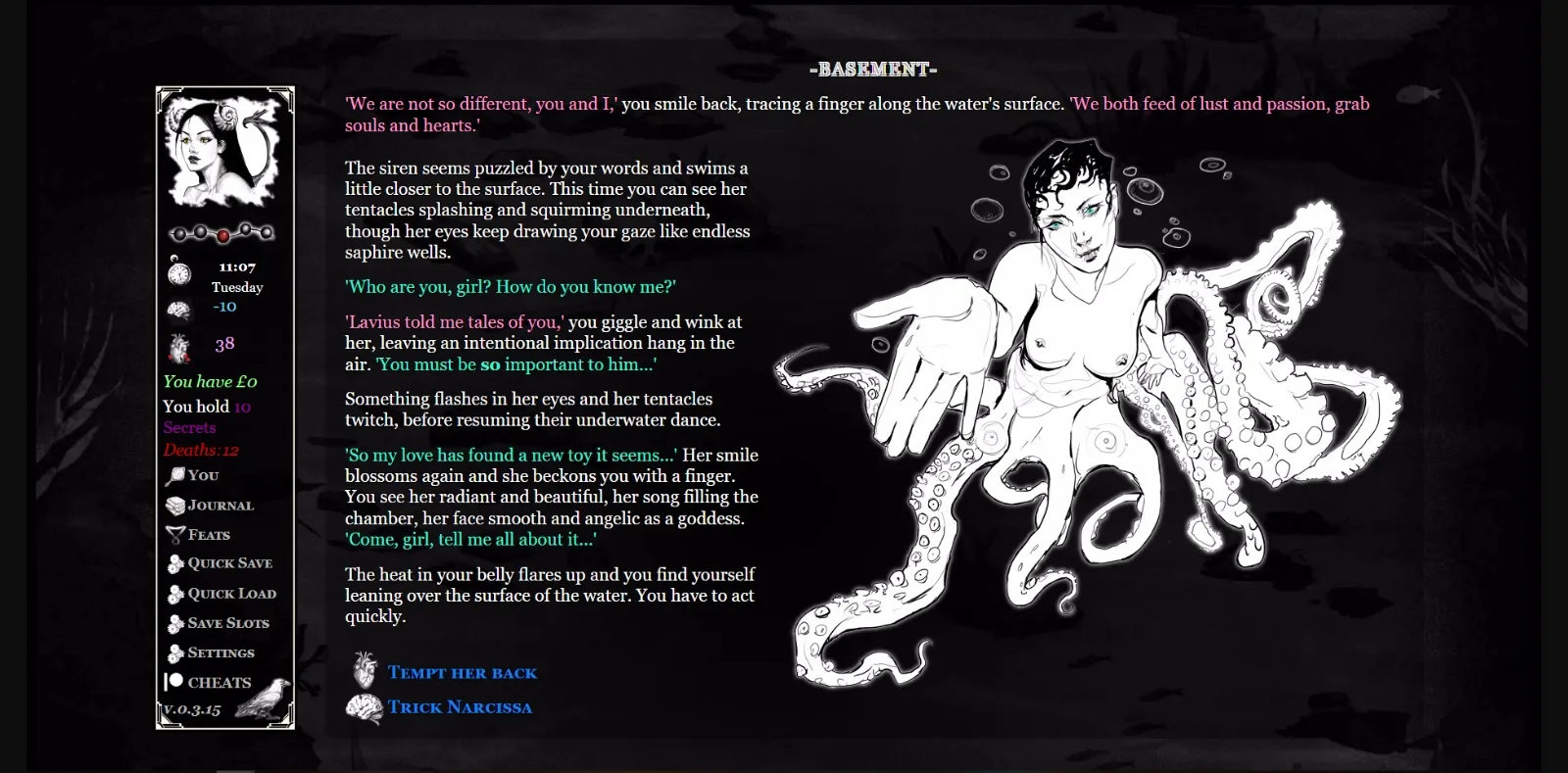The height and width of the screenshot is (773, 1568).
Task: Click the flag icon beside Cheats
Action: pos(174,681)
